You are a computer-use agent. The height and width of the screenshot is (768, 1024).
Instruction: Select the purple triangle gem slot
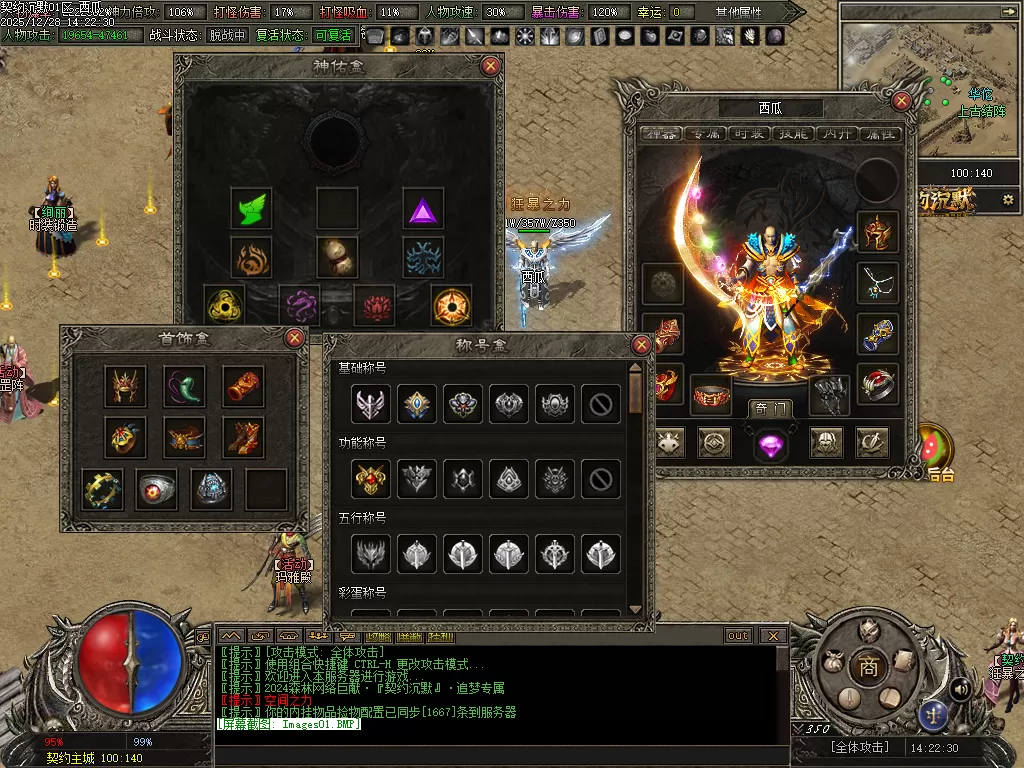[x=424, y=210]
